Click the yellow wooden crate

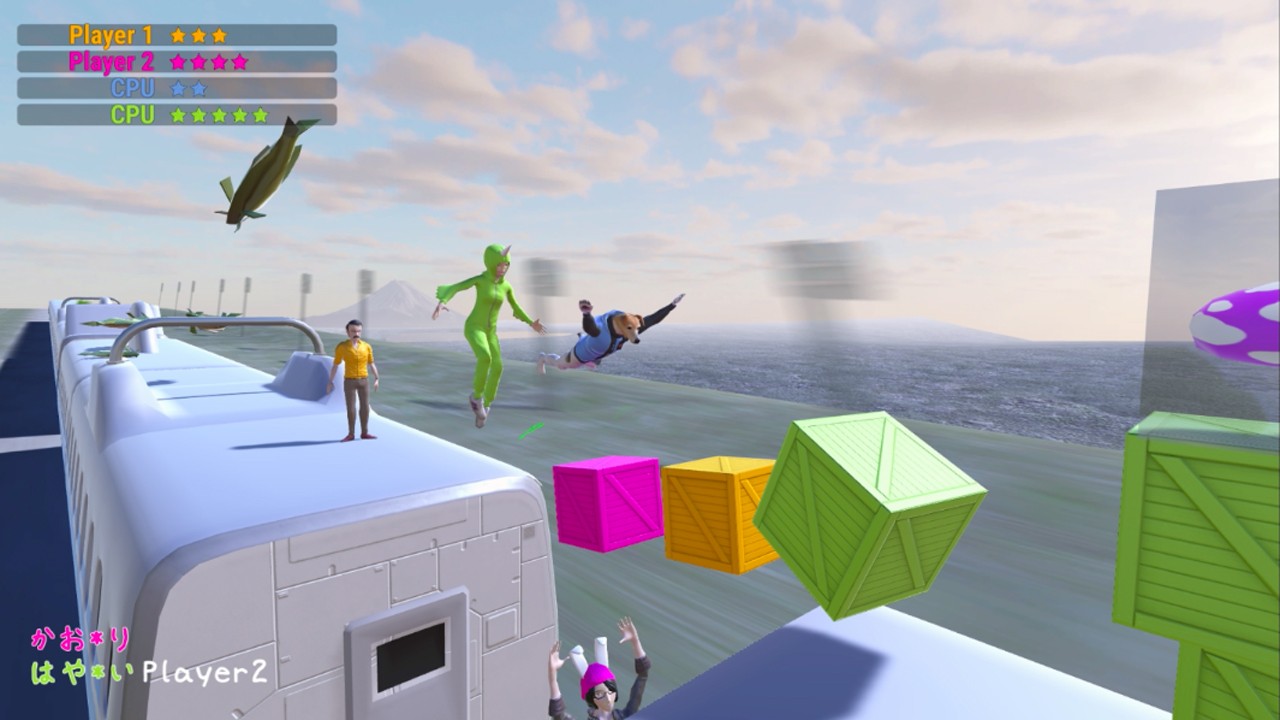click(716, 510)
